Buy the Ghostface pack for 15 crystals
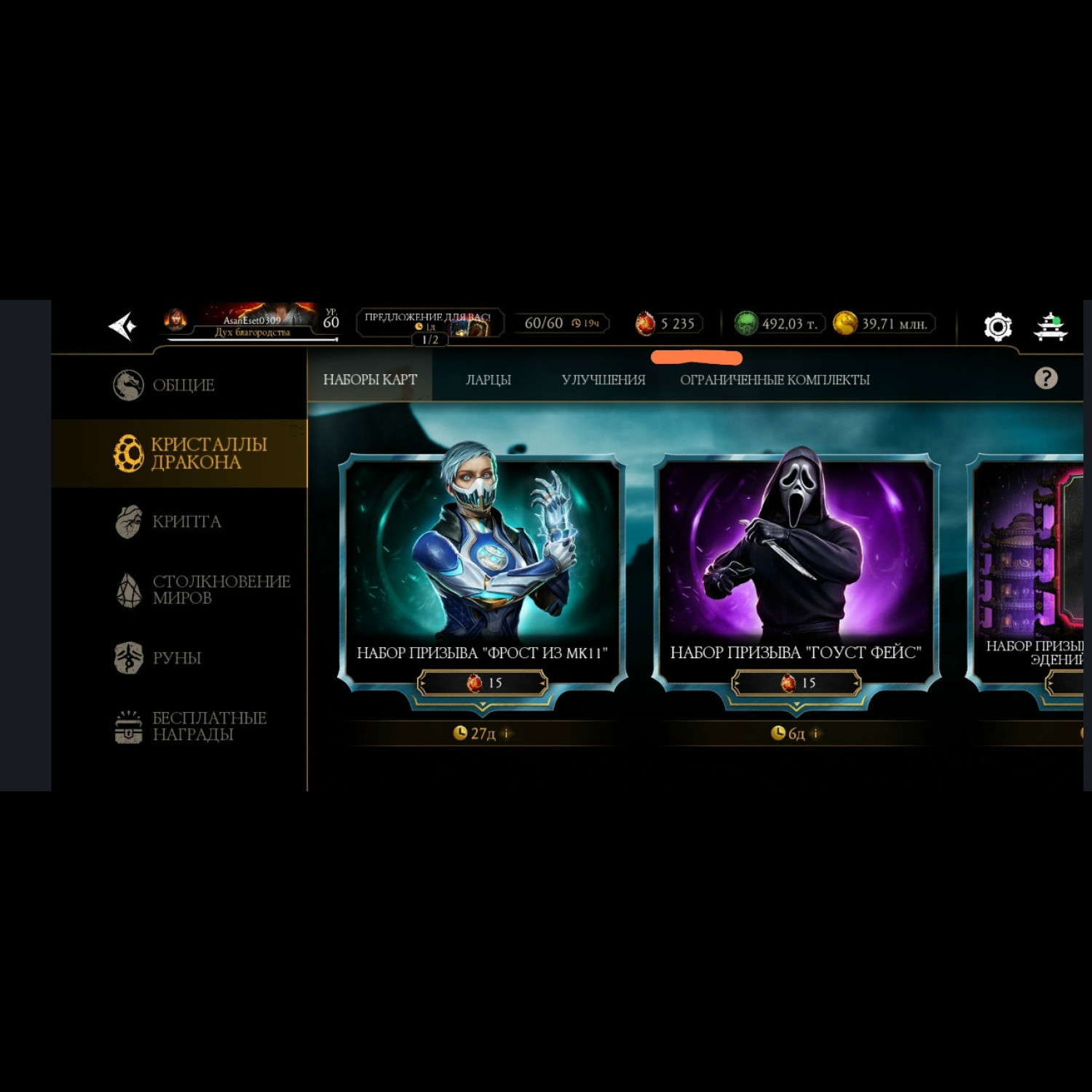The height and width of the screenshot is (1092, 1092). [796, 683]
